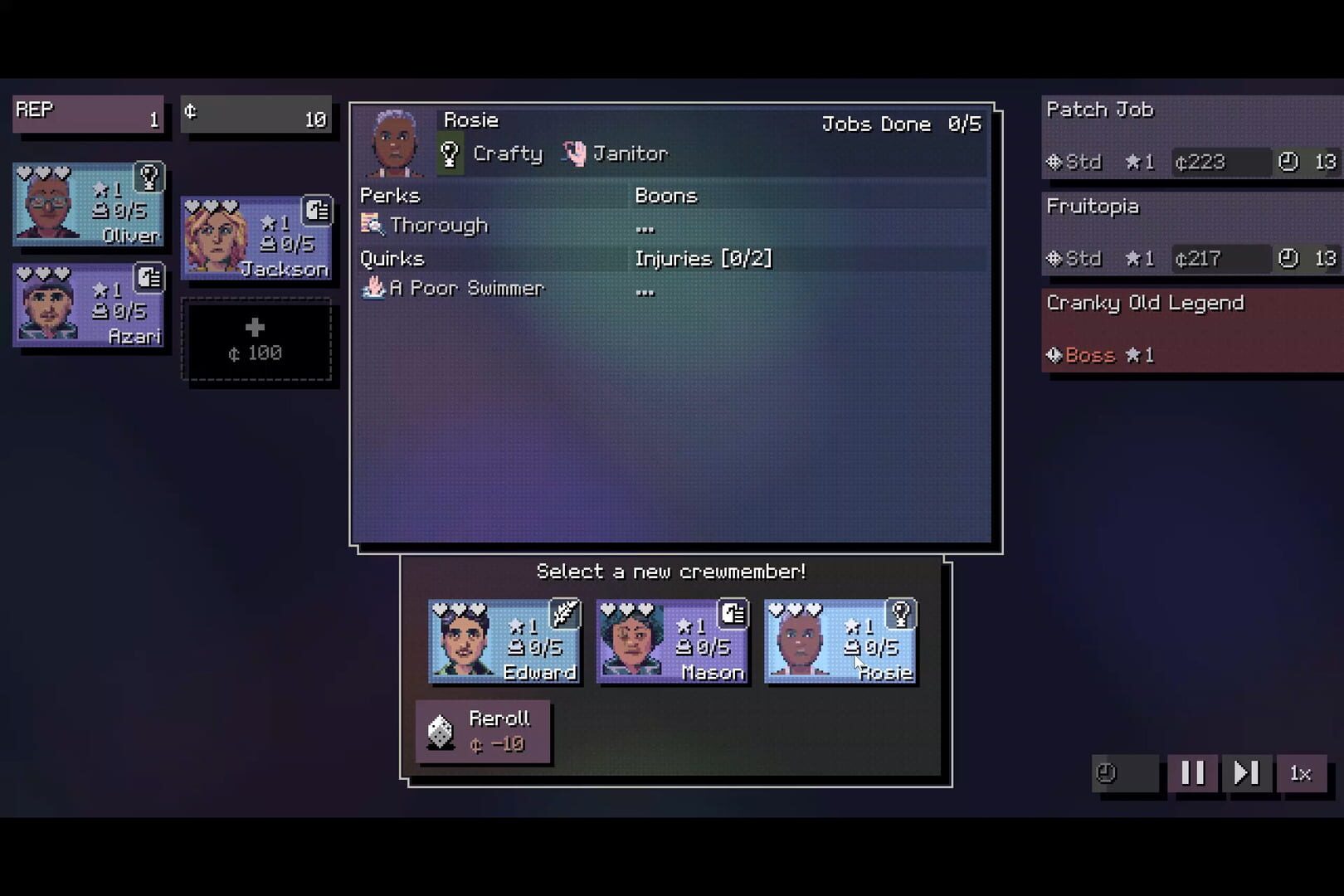Select Edward from the crew candidates
Viewport: 1344px width, 896px height.
[x=504, y=640]
